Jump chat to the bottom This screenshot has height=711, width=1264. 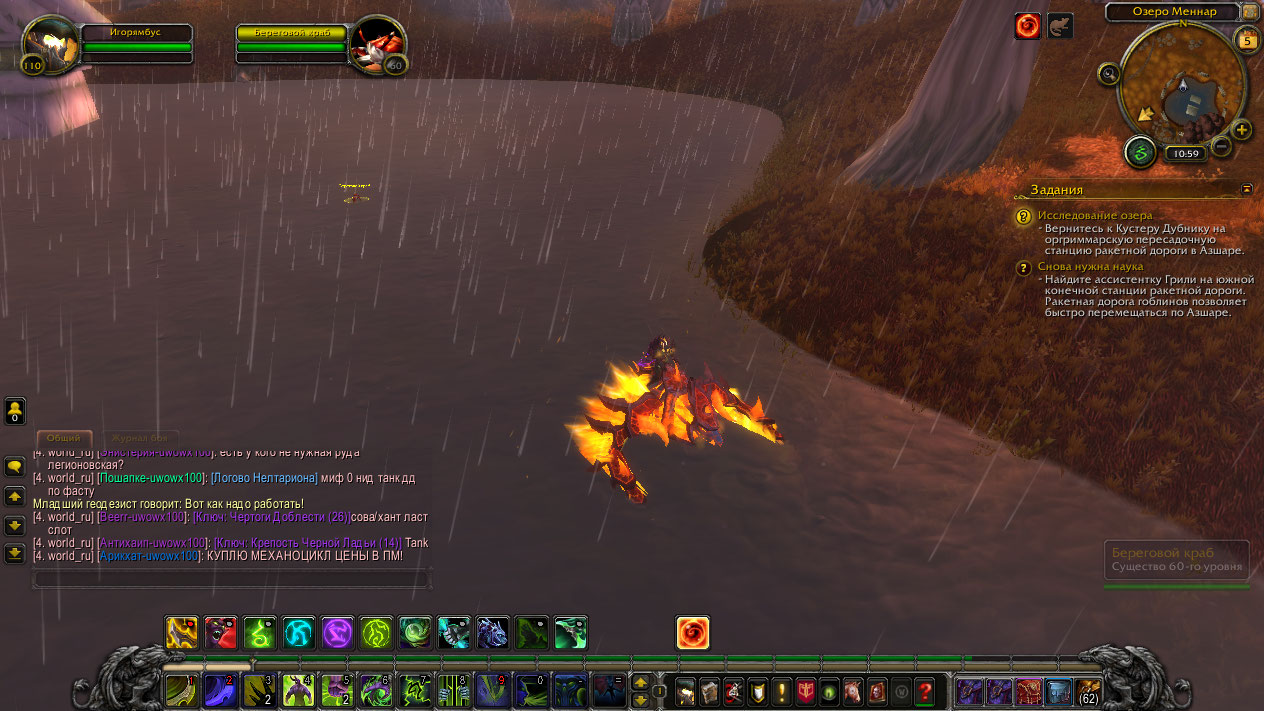(15, 552)
